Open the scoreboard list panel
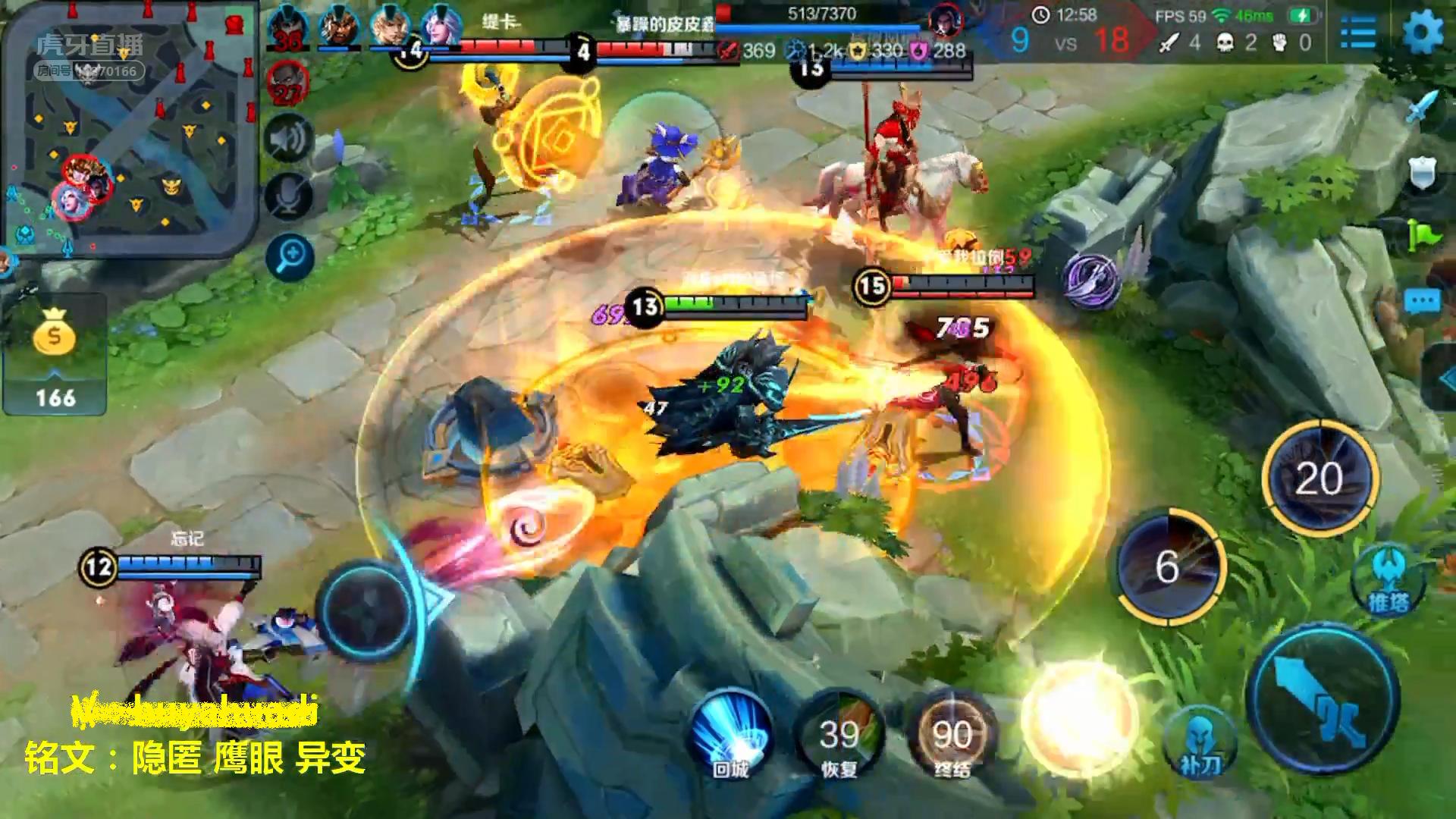Viewport: 1456px width, 819px height. (1358, 33)
